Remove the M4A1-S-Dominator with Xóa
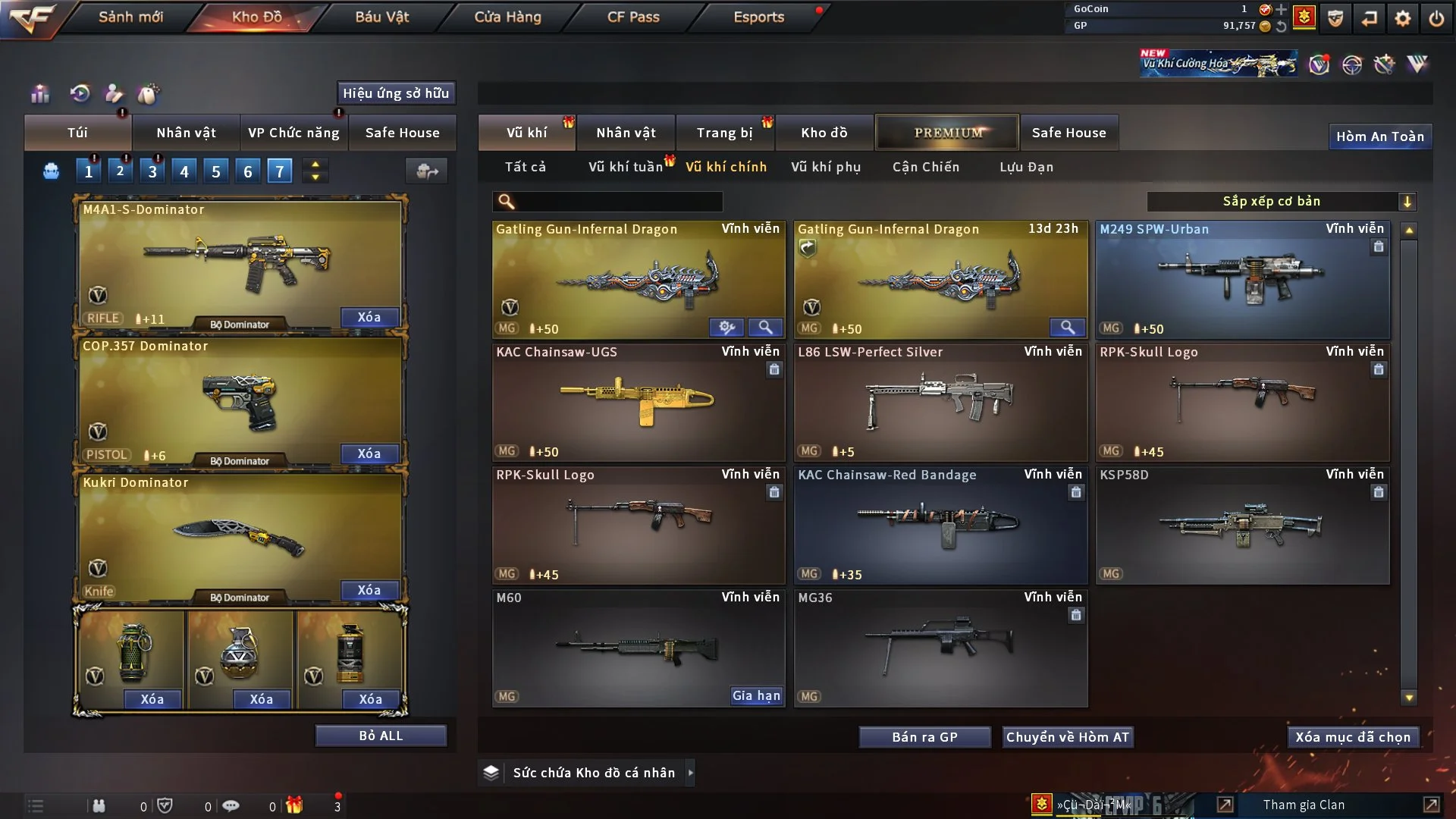The height and width of the screenshot is (819, 1456). 369,317
